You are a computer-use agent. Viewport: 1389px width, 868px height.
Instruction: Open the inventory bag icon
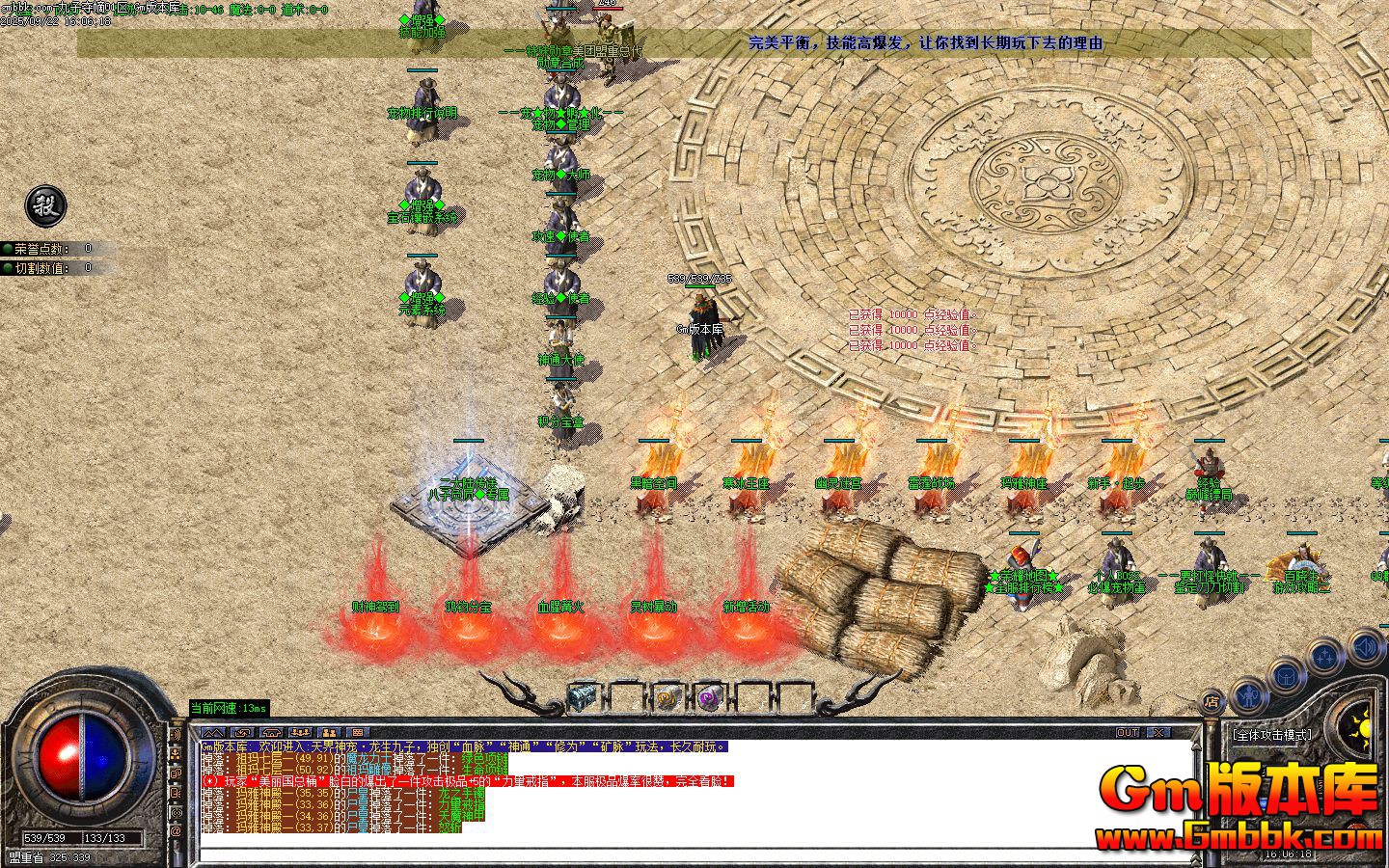(x=1287, y=677)
